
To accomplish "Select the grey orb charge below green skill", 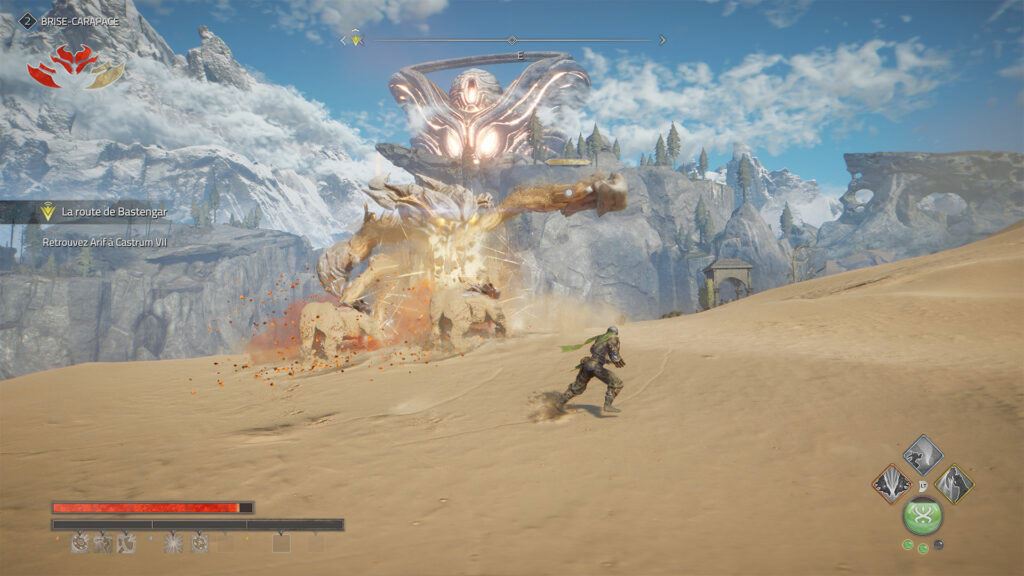I will pyautogui.click(x=939, y=545).
